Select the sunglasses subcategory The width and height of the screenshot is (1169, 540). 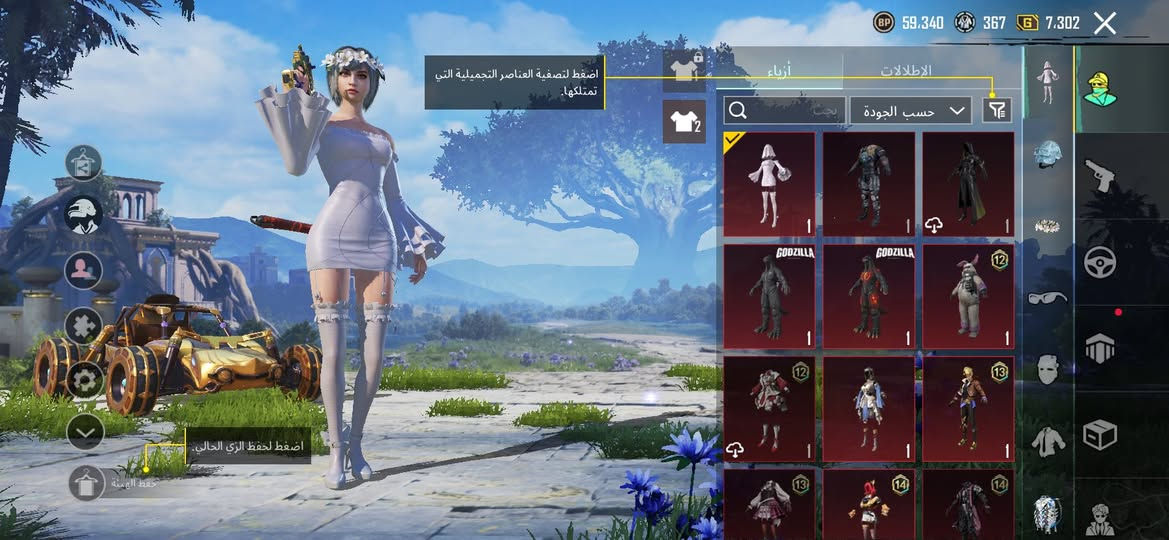(x=1047, y=297)
